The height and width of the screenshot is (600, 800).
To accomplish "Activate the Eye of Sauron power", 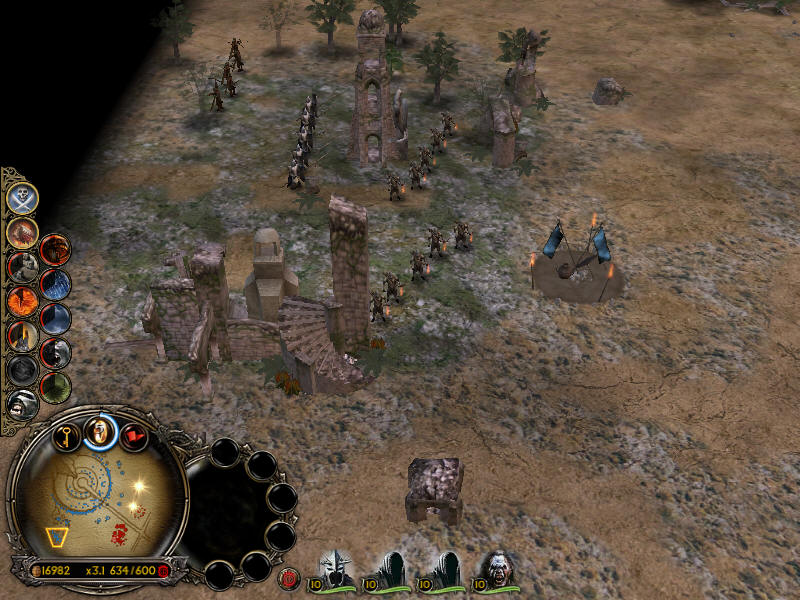I will pyautogui.click(x=22, y=300).
